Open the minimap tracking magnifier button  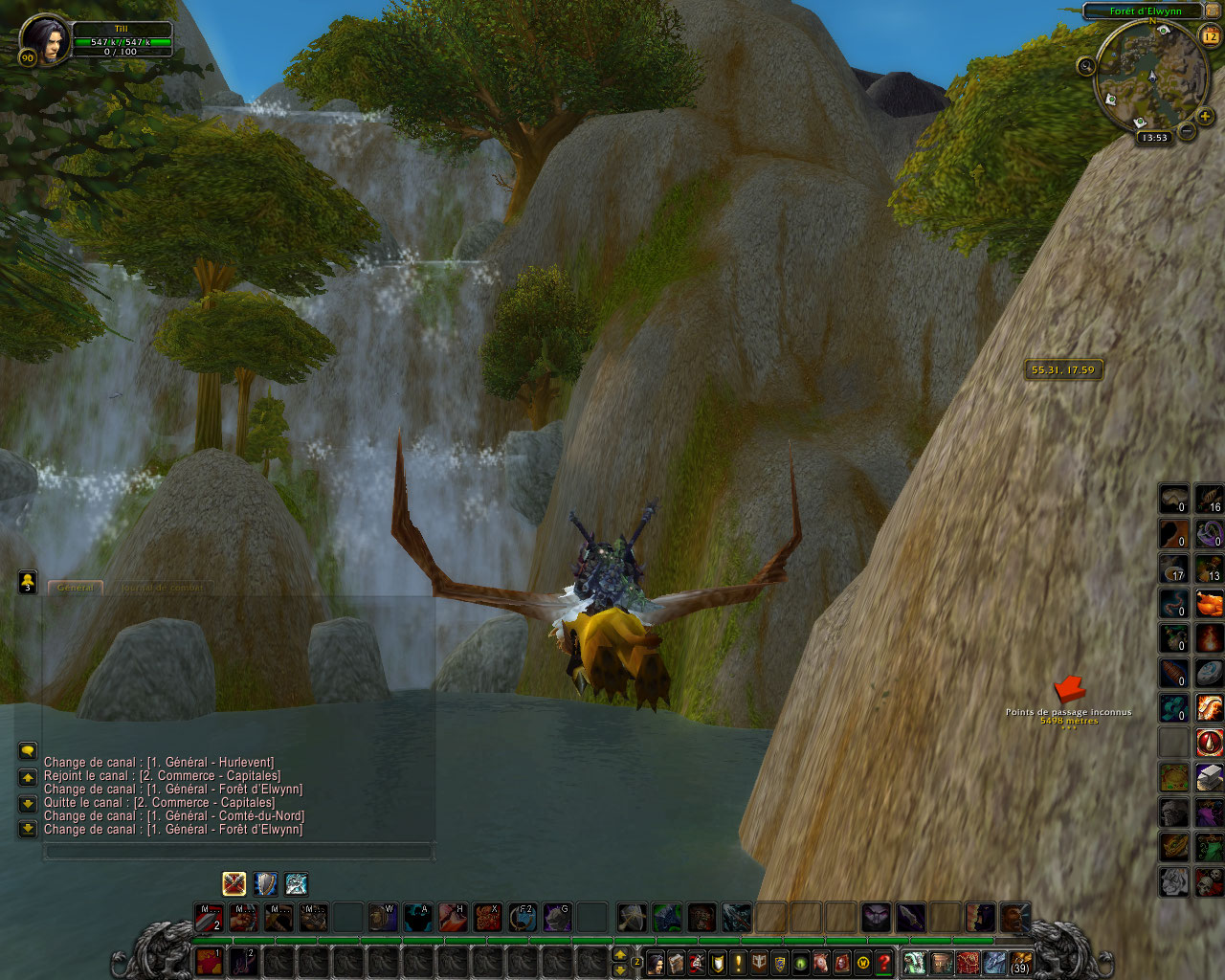click(x=1086, y=66)
